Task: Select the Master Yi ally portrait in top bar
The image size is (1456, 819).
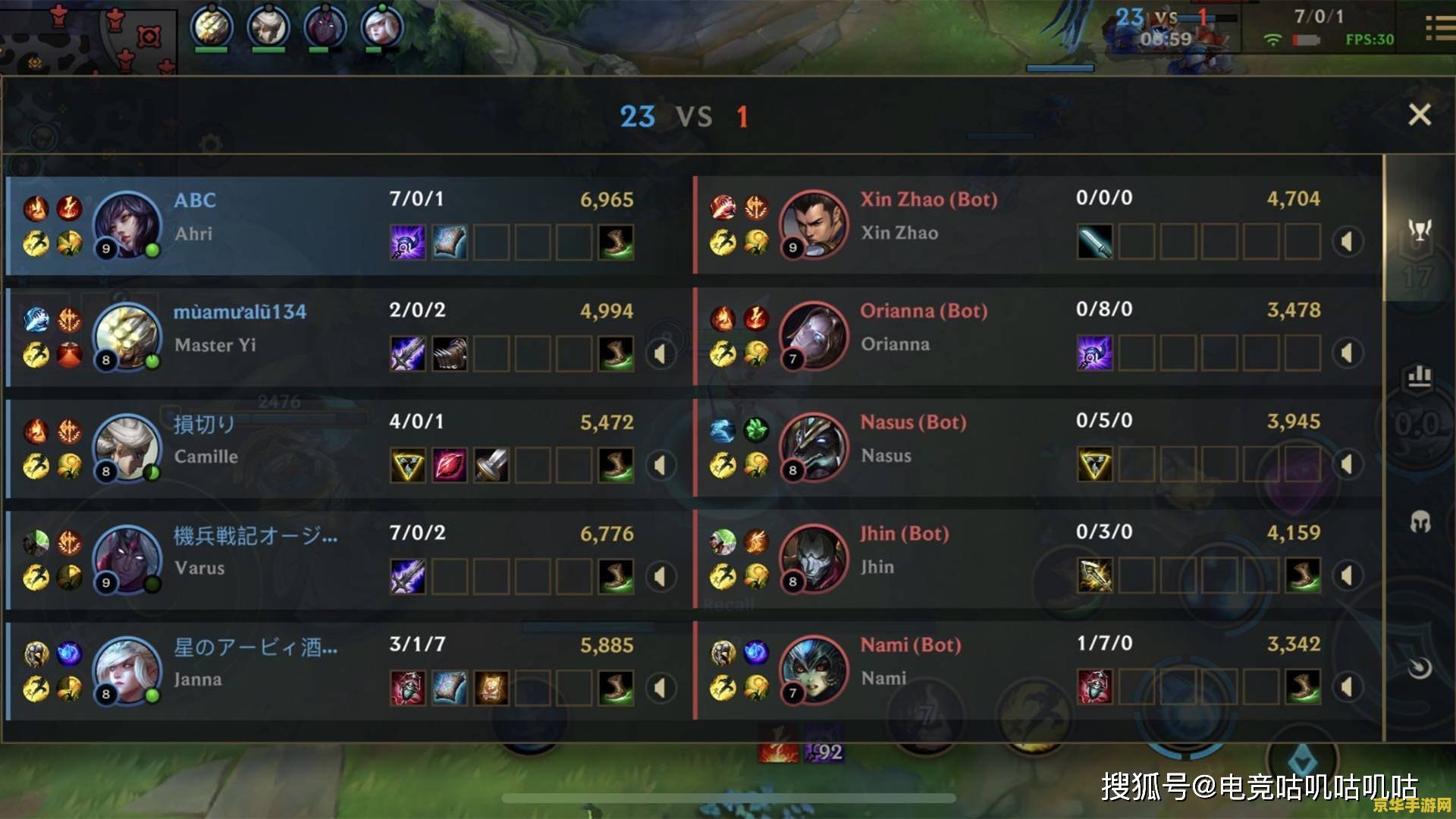Action: pyautogui.click(x=211, y=27)
